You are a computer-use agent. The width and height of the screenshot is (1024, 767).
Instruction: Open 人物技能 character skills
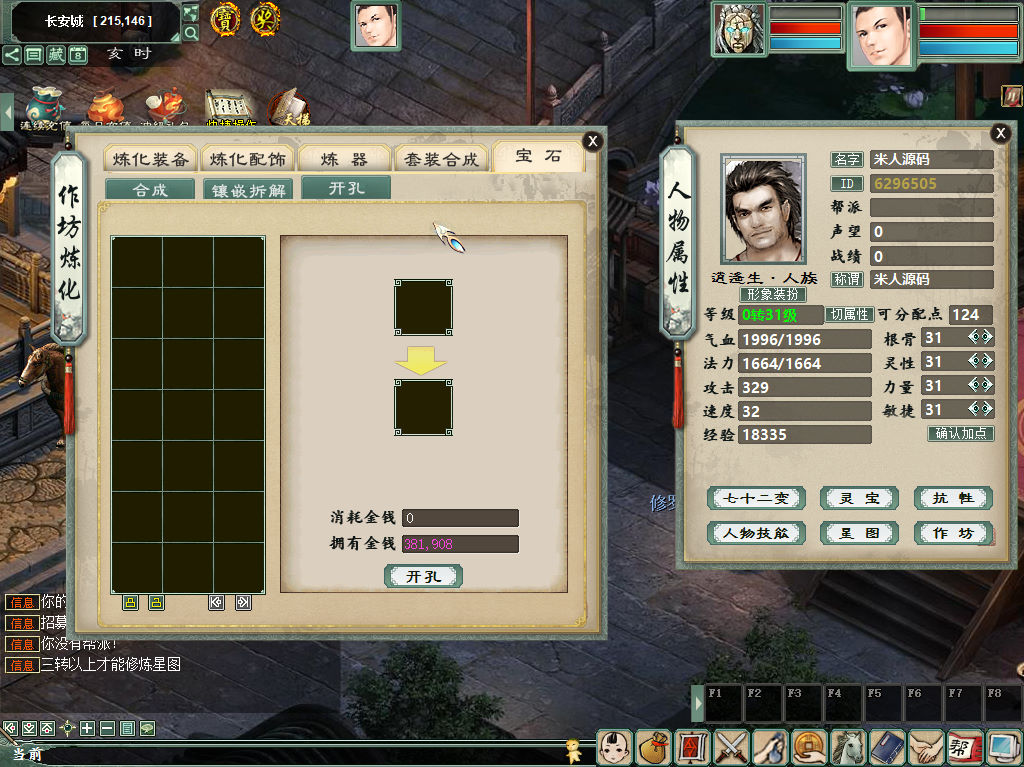[x=756, y=533]
